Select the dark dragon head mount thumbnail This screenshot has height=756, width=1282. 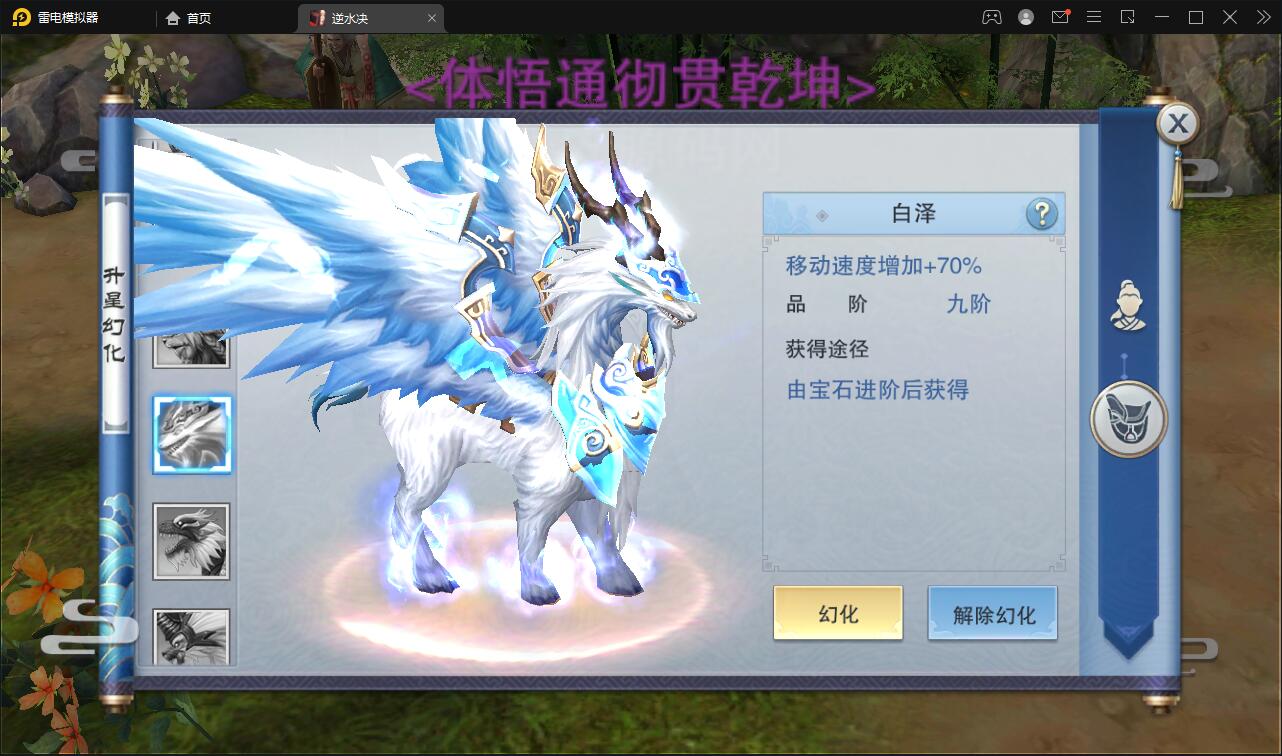pyautogui.click(x=191, y=539)
